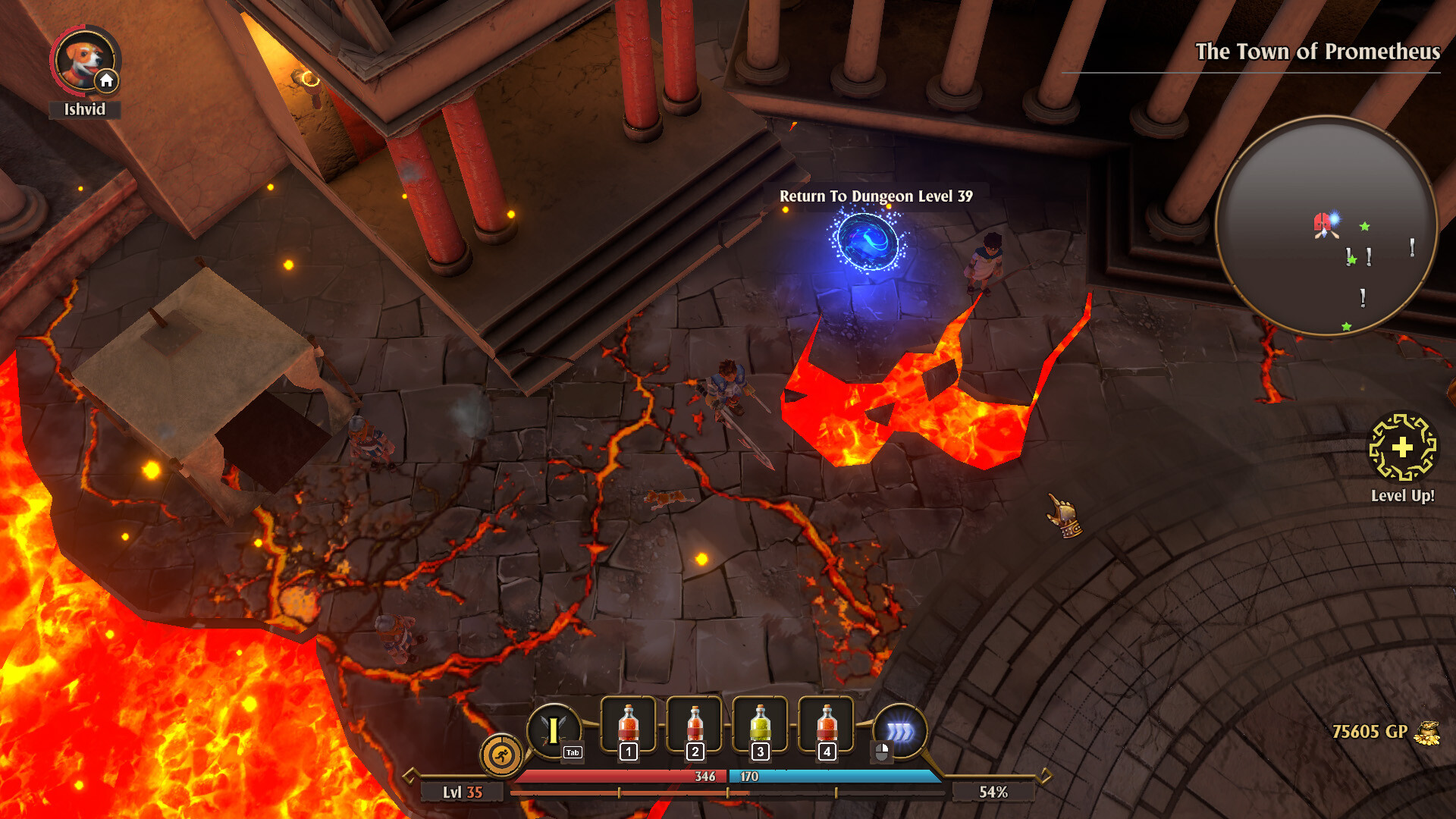Open the Level Up menu
The width and height of the screenshot is (1456, 819).
pos(1402,447)
